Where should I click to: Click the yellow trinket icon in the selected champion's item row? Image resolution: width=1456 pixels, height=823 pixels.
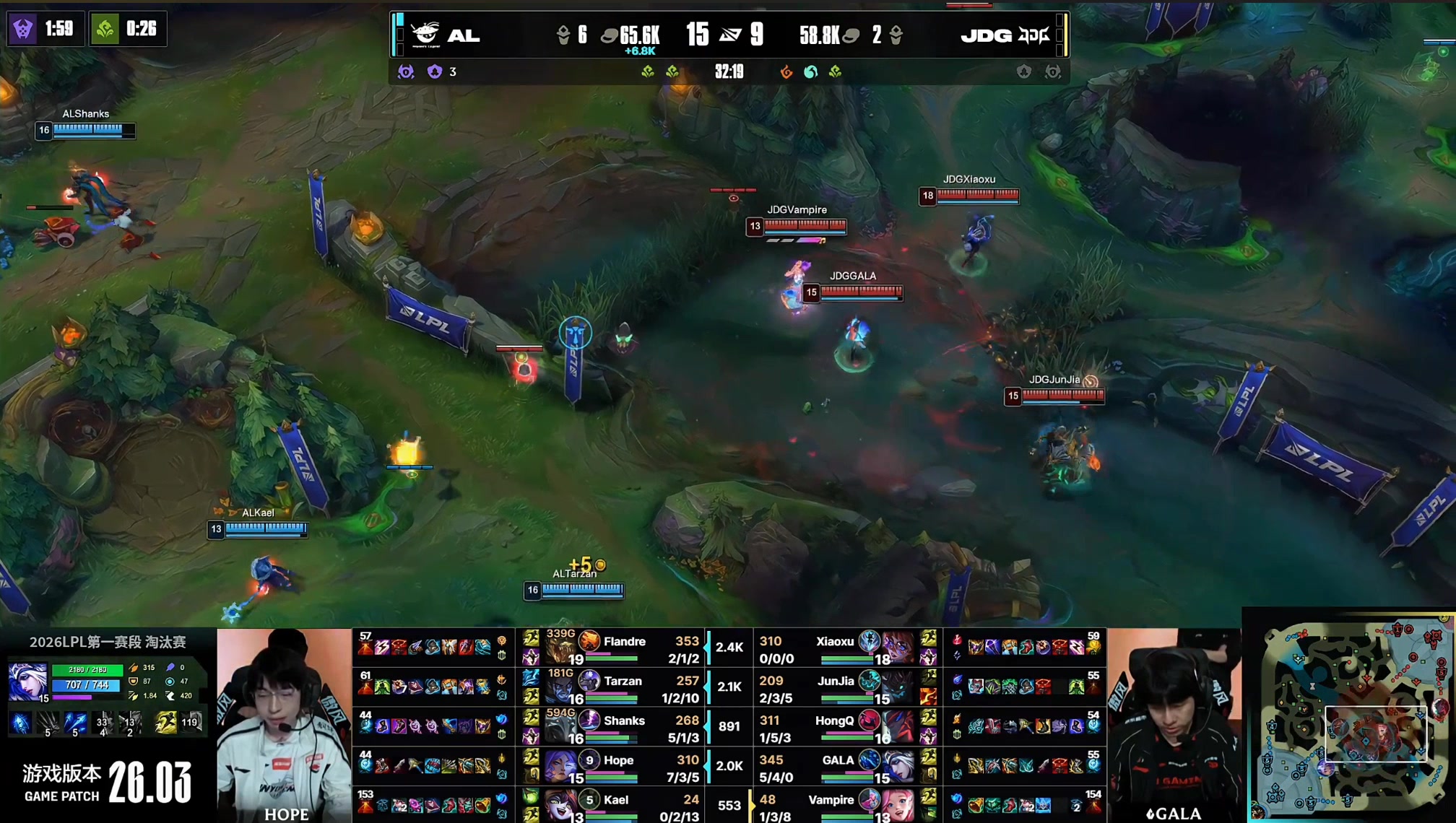pos(165,722)
